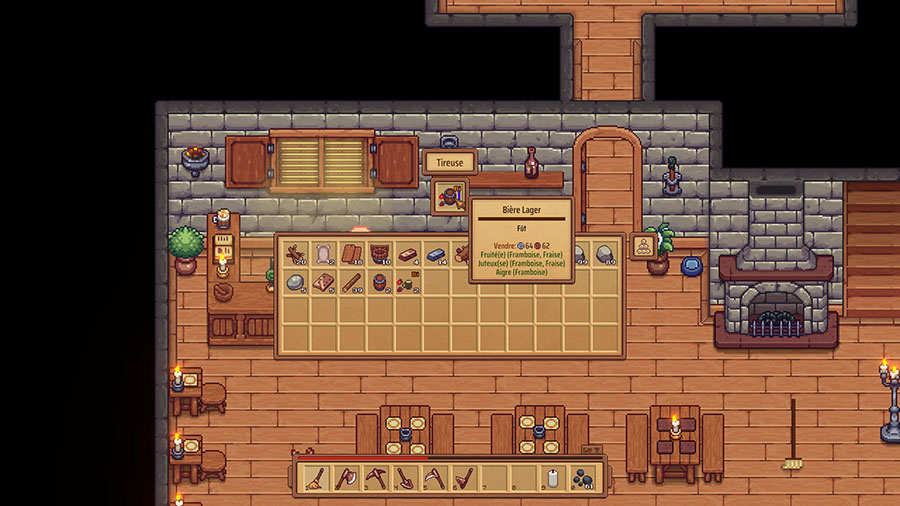900x506 pixels.
Task: Select the iron ingot stack
Action: point(435,253)
